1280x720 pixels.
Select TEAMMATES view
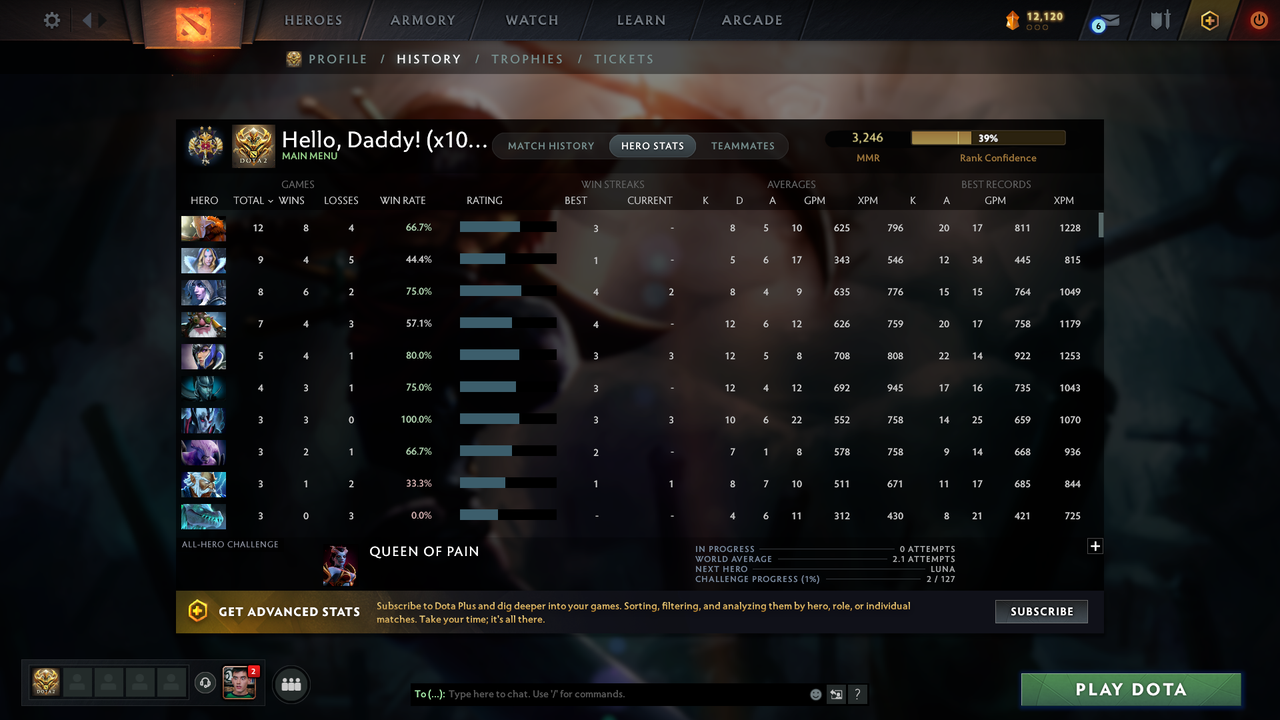(743, 145)
